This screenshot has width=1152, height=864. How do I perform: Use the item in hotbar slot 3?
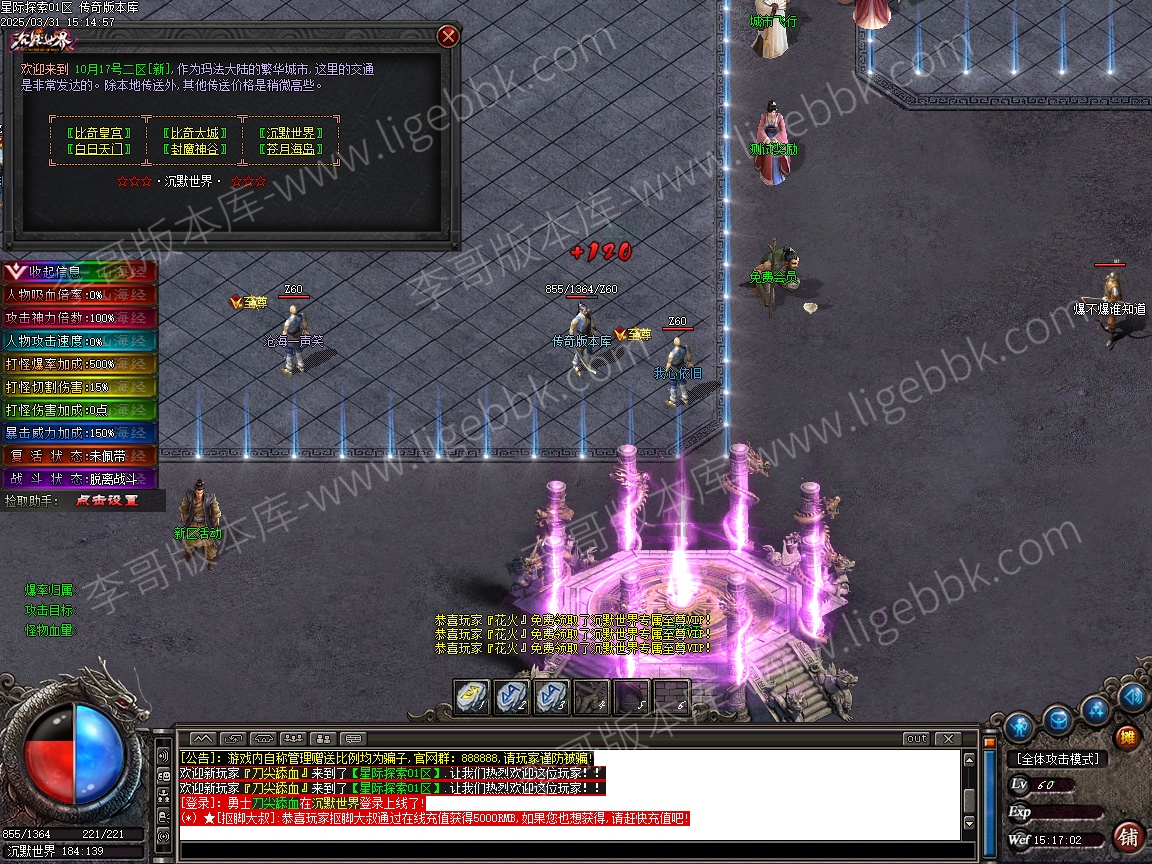(x=551, y=696)
